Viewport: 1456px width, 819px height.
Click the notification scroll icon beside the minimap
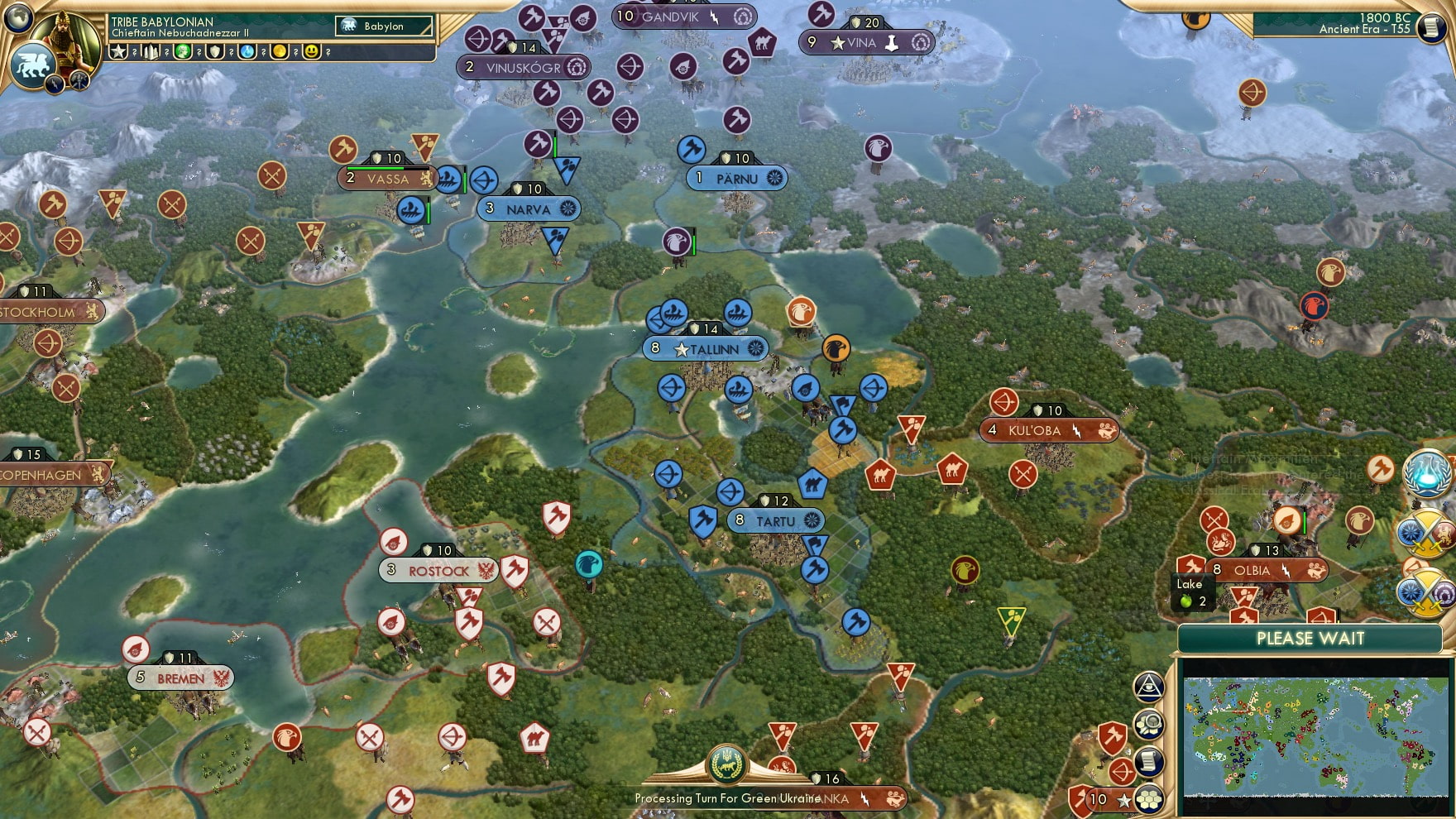(x=1148, y=761)
